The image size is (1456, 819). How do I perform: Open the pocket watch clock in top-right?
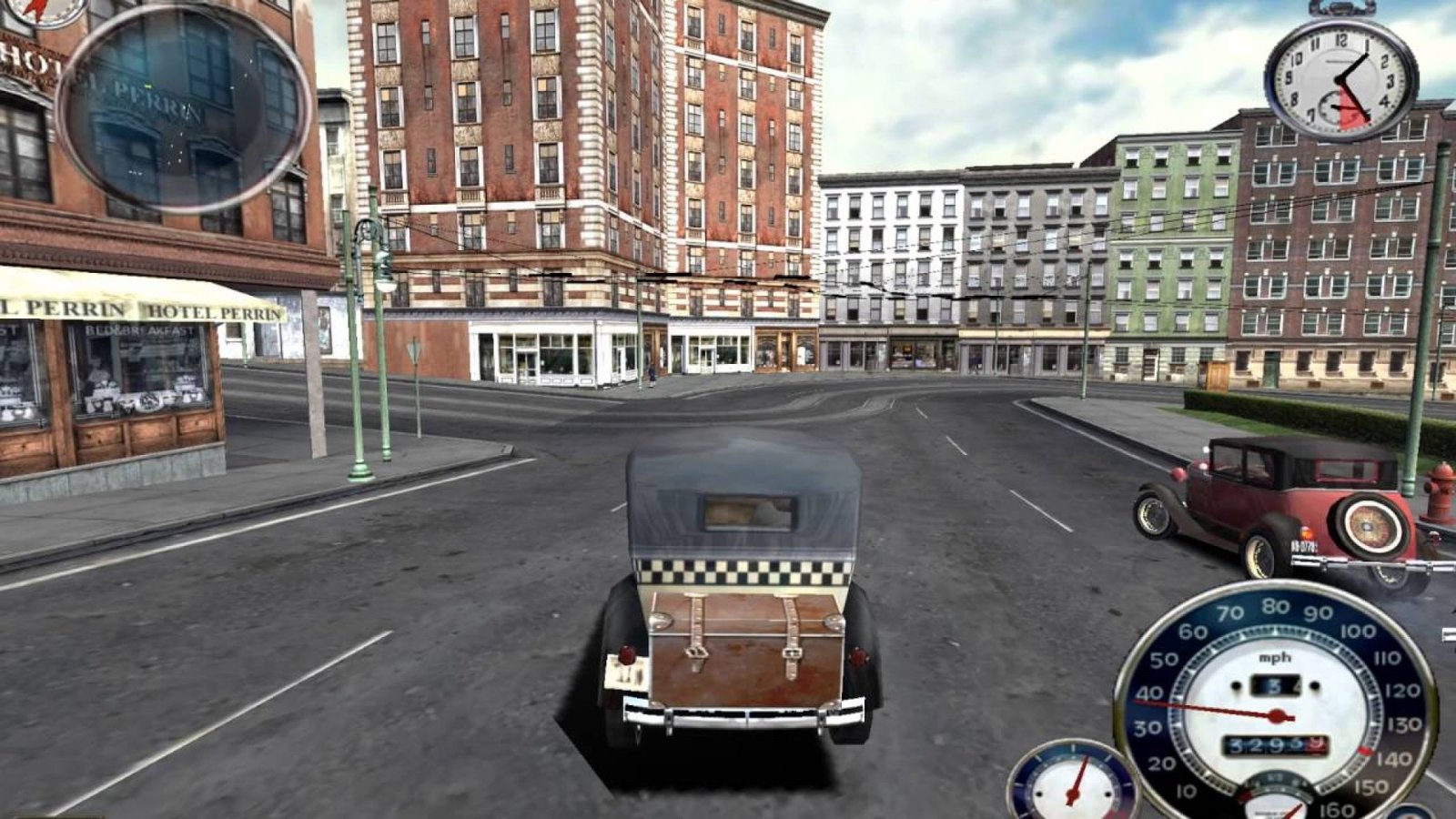point(1336,82)
